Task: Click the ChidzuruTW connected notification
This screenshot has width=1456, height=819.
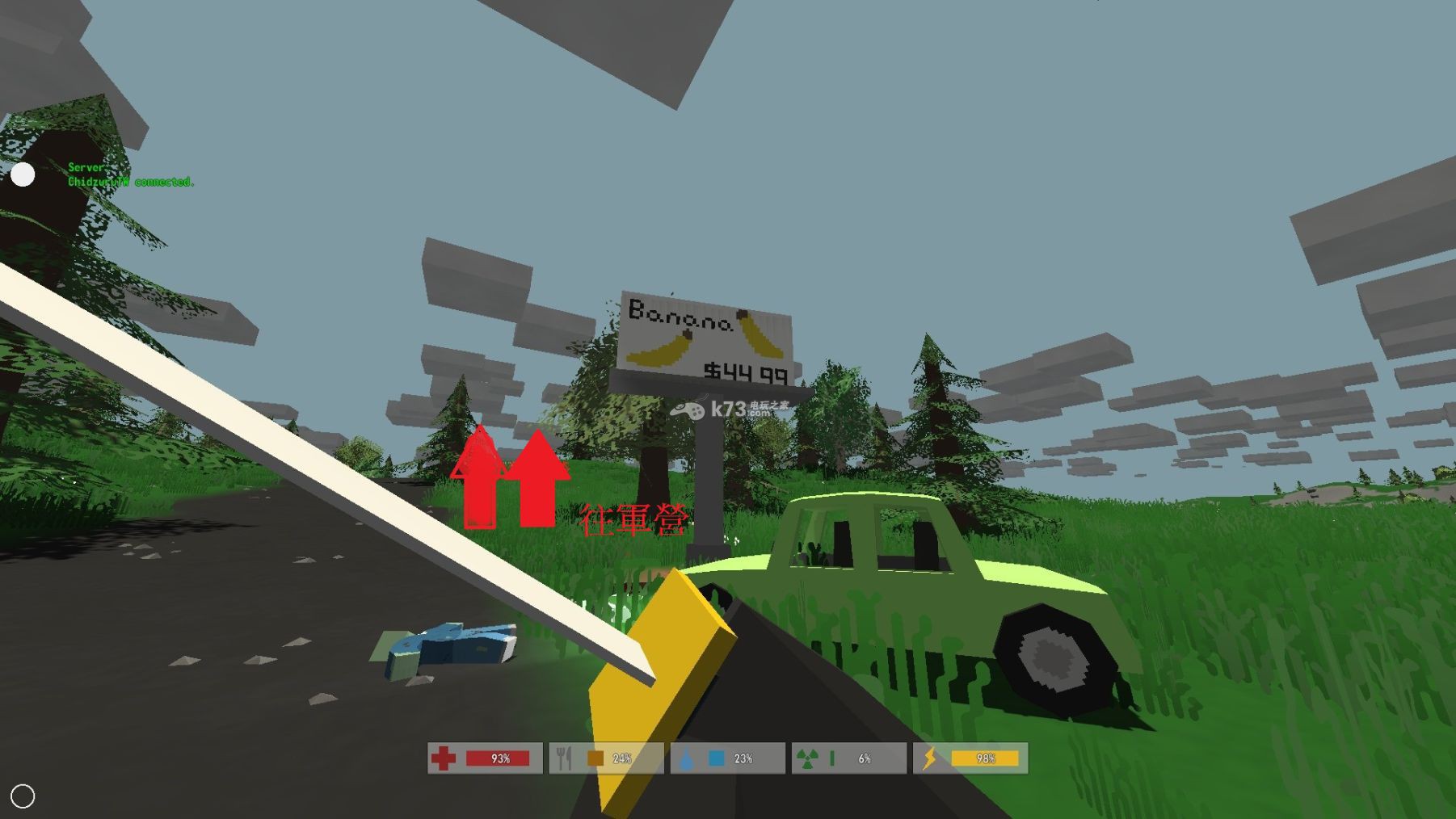Action: tap(131, 183)
